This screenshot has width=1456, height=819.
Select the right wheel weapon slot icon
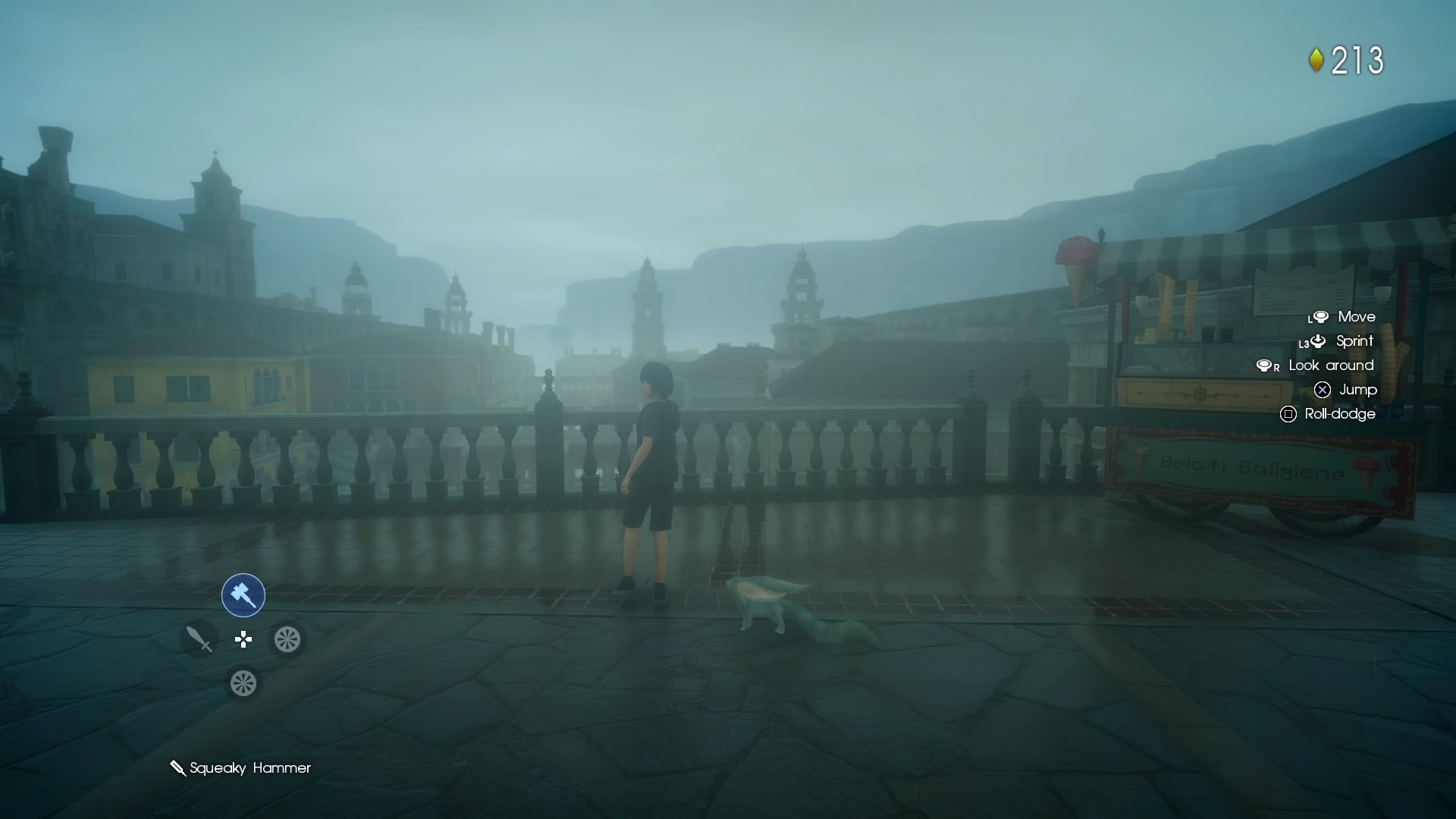(x=287, y=639)
